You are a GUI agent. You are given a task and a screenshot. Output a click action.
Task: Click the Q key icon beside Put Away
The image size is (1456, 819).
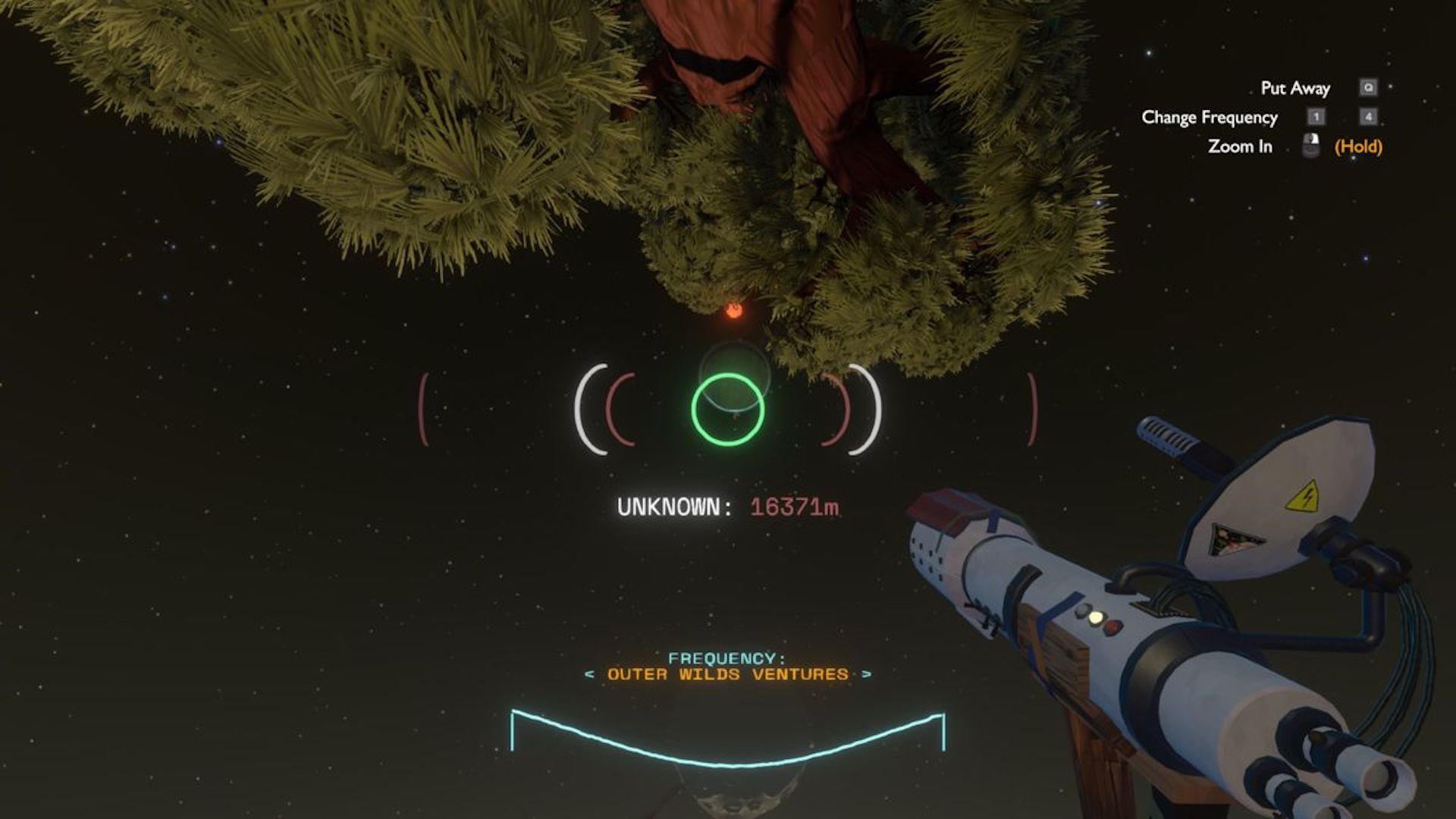[x=1370, y=87]
